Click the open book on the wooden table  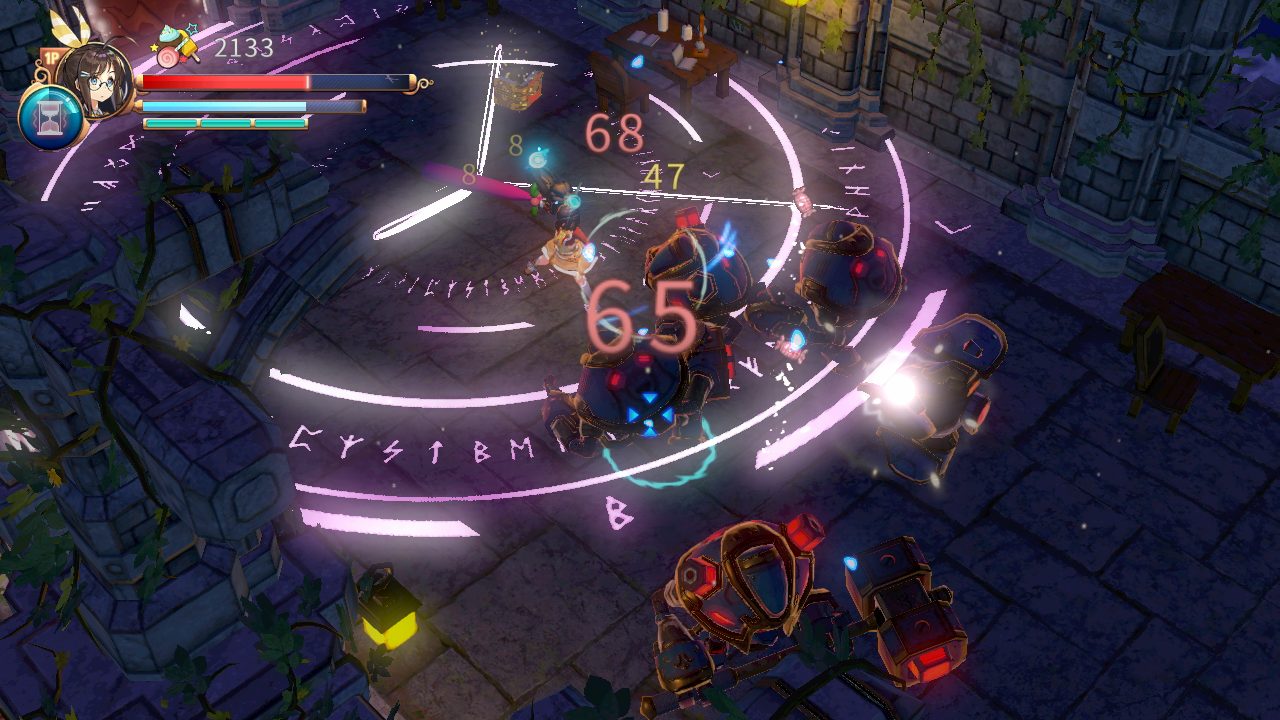tap(641, 36)
